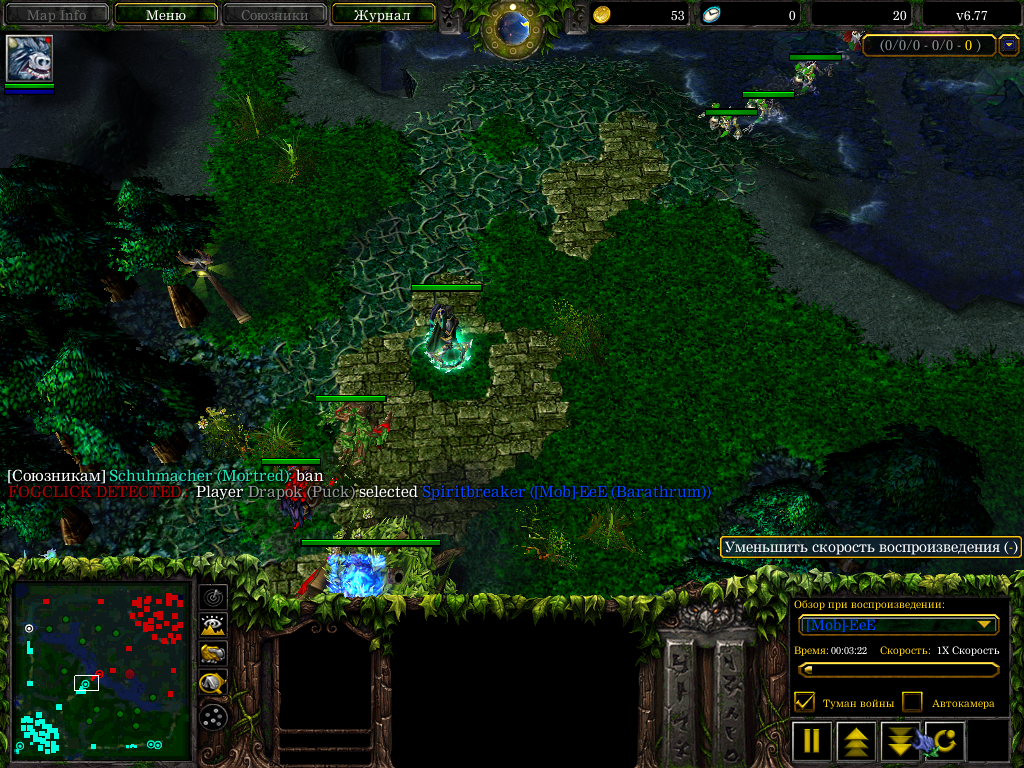Open the Журнал log
Screen dimensions: 1024x768
pyautogui.click(x=382, y=15)
